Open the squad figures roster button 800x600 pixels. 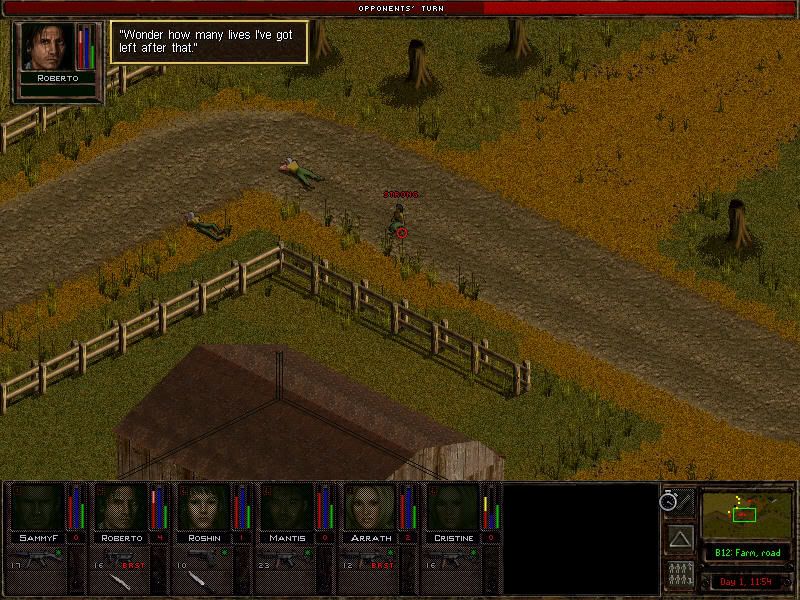[681, 576]
